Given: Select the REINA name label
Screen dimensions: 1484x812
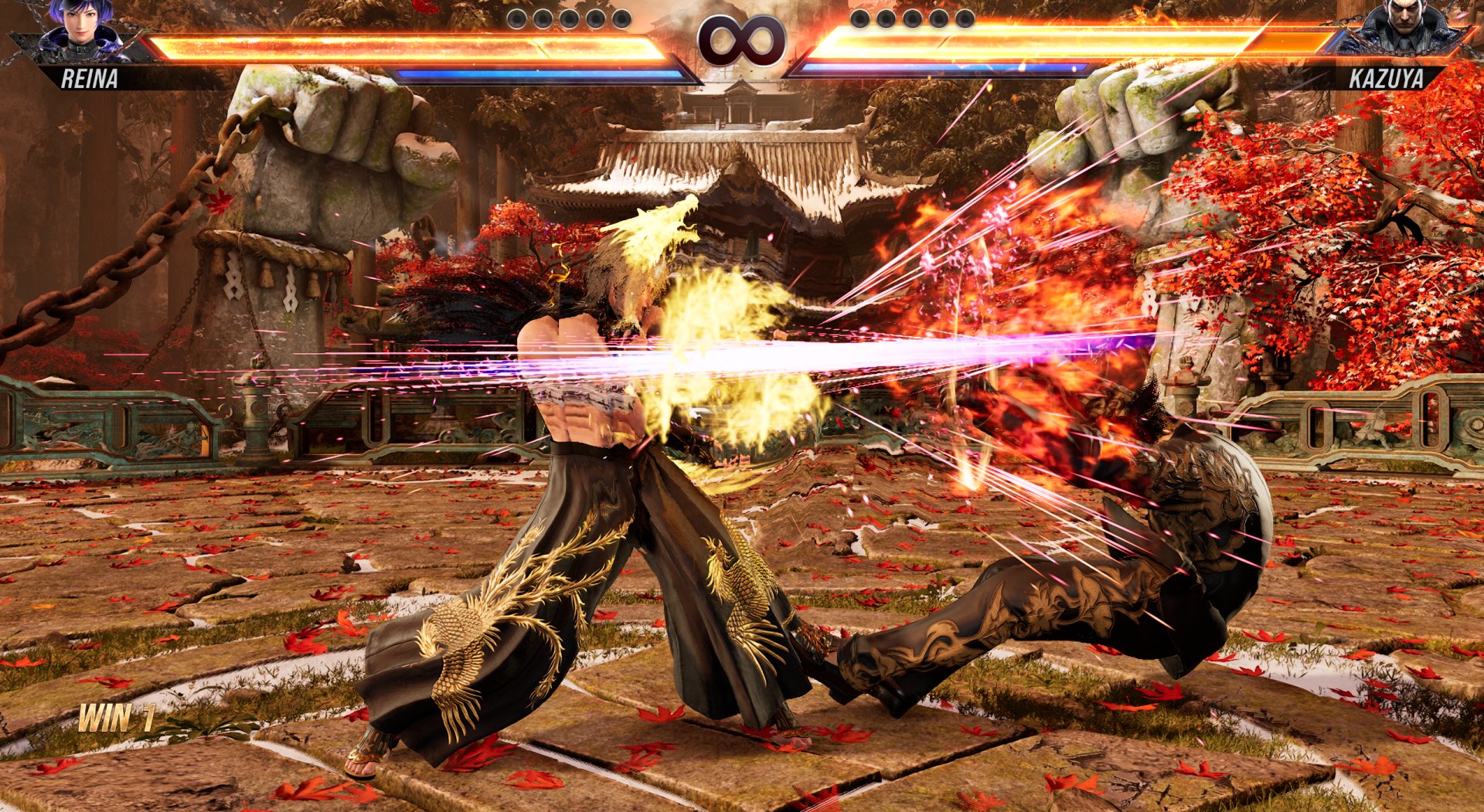Looking at the screenshot, I should [x=91, y=76].
